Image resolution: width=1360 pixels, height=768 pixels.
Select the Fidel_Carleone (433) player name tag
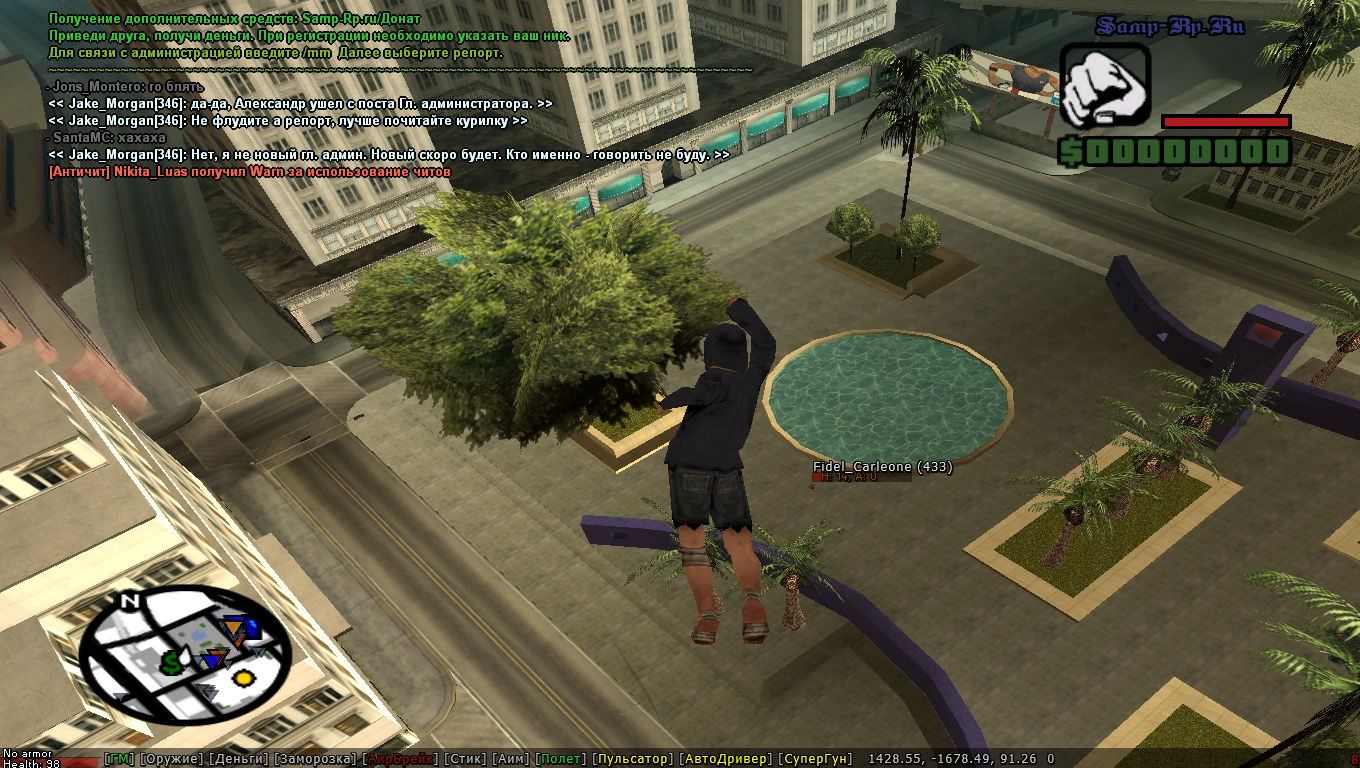(x=882, y=467)
